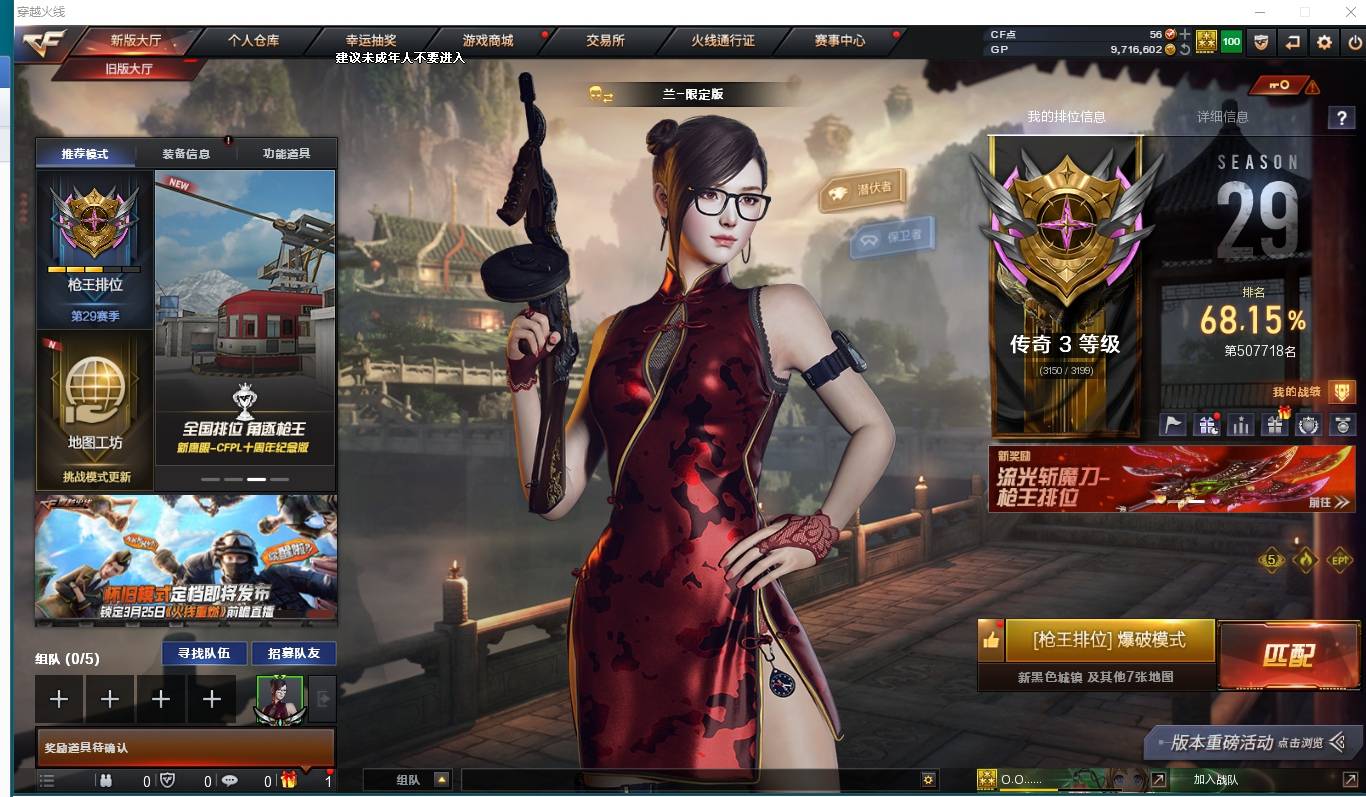The image size is (1366, 797).
Task: Refresh GP balance with the circular arrow icon
Action: tap(1184, 49)
